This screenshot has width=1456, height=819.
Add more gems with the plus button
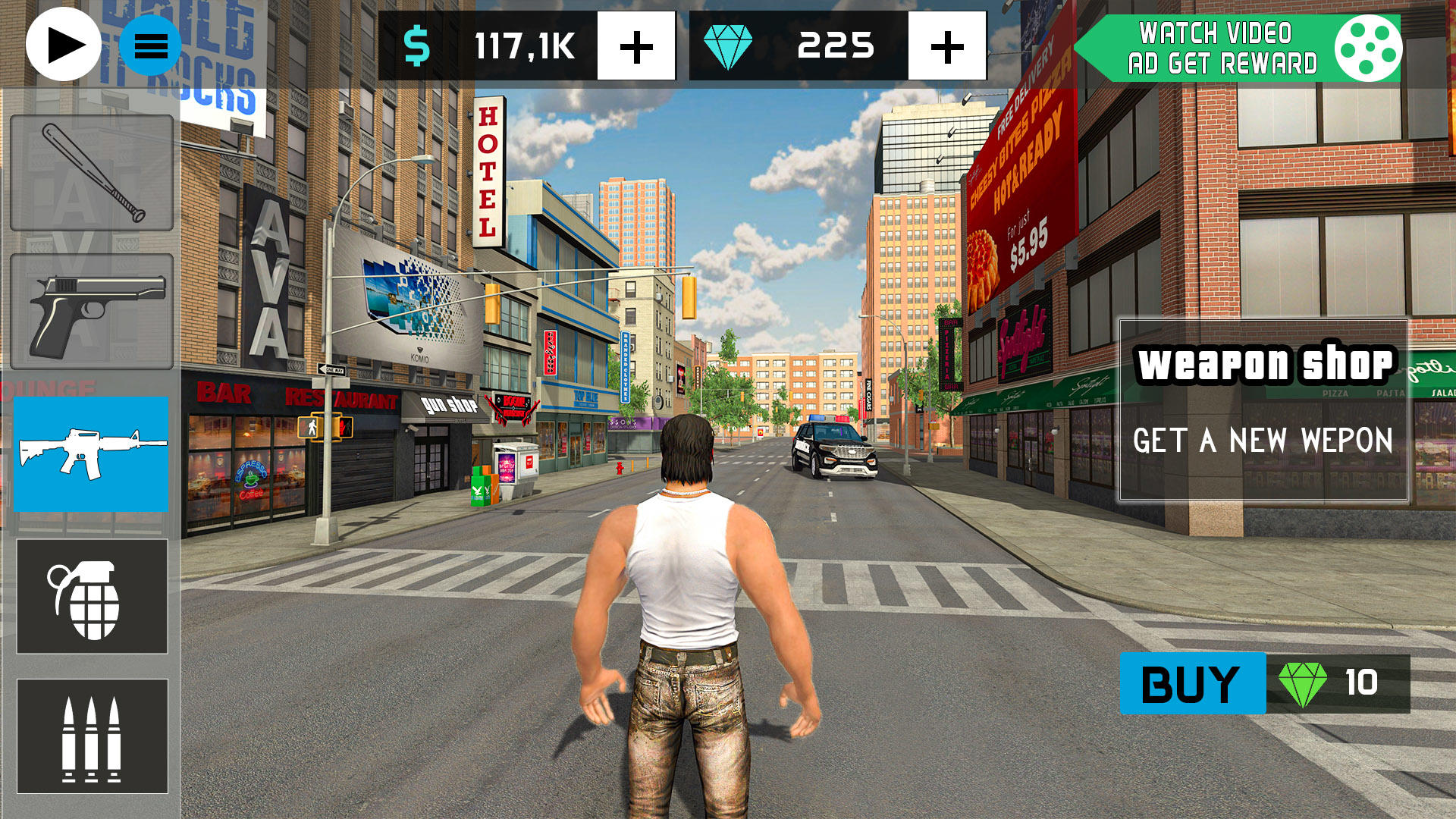(x=946, y=45)
